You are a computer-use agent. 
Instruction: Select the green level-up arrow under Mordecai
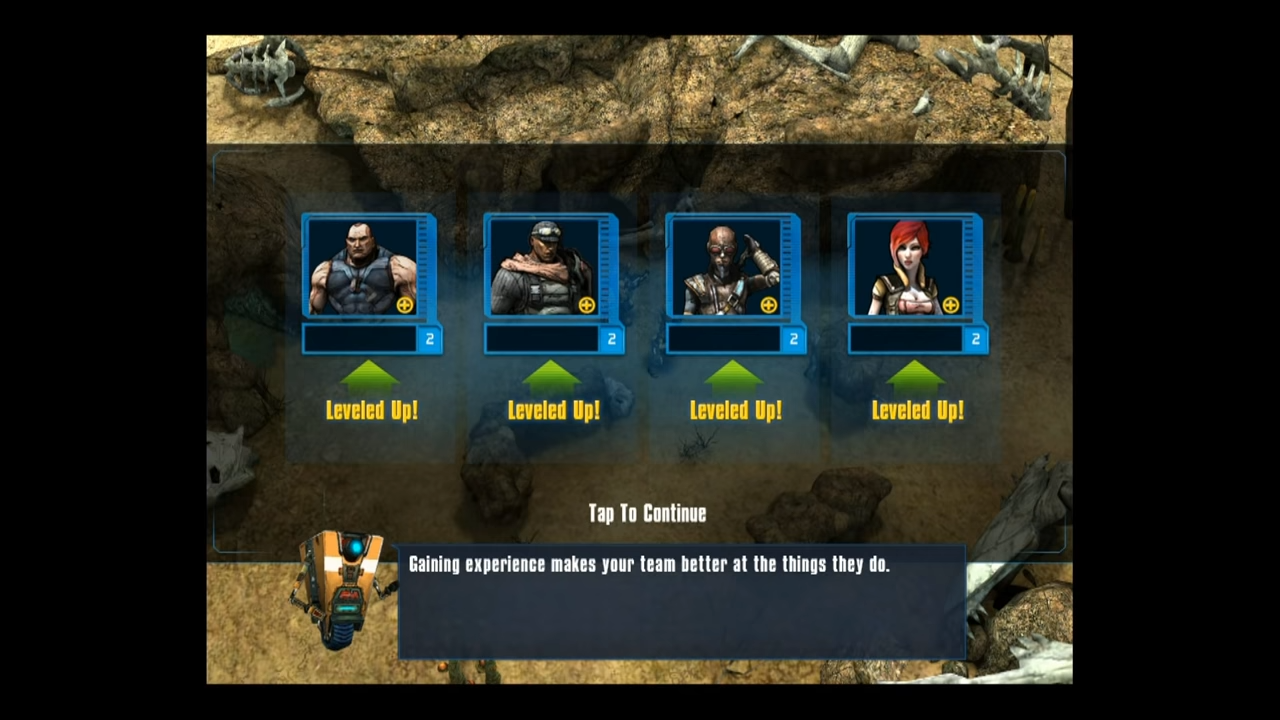tap(735, 380)
